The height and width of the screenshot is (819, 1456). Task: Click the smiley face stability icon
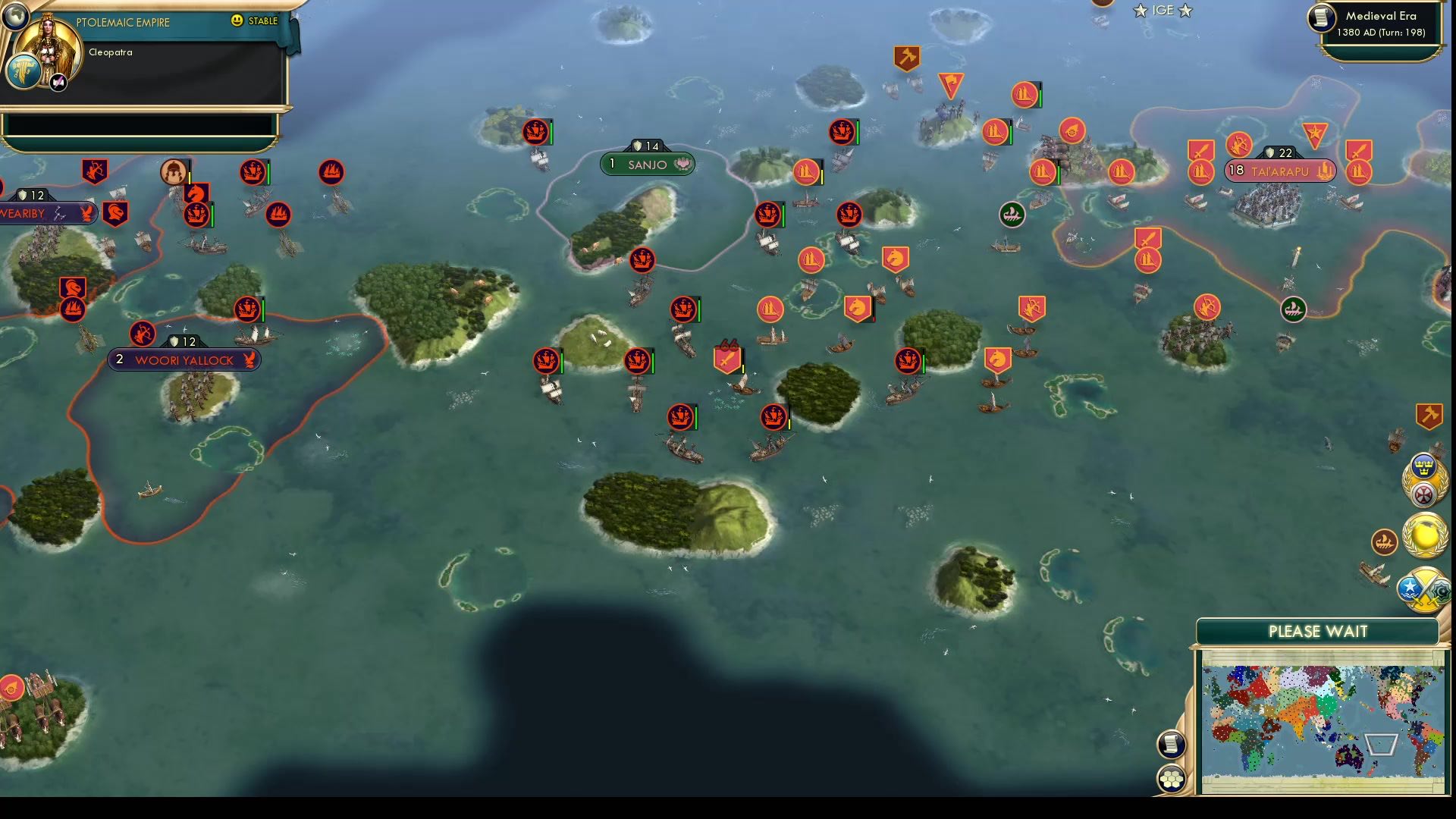(x=237, y=21)
